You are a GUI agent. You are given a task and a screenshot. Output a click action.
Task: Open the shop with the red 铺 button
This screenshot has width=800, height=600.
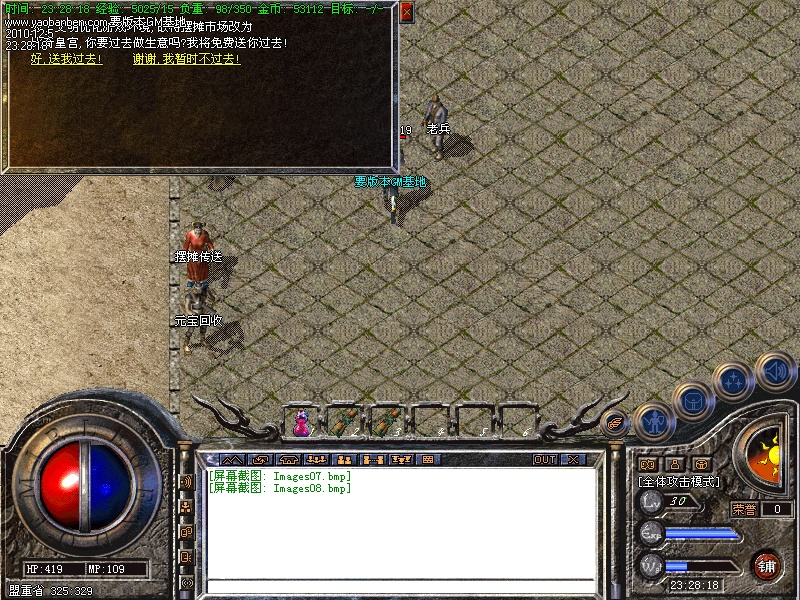[x=767, y=565]
